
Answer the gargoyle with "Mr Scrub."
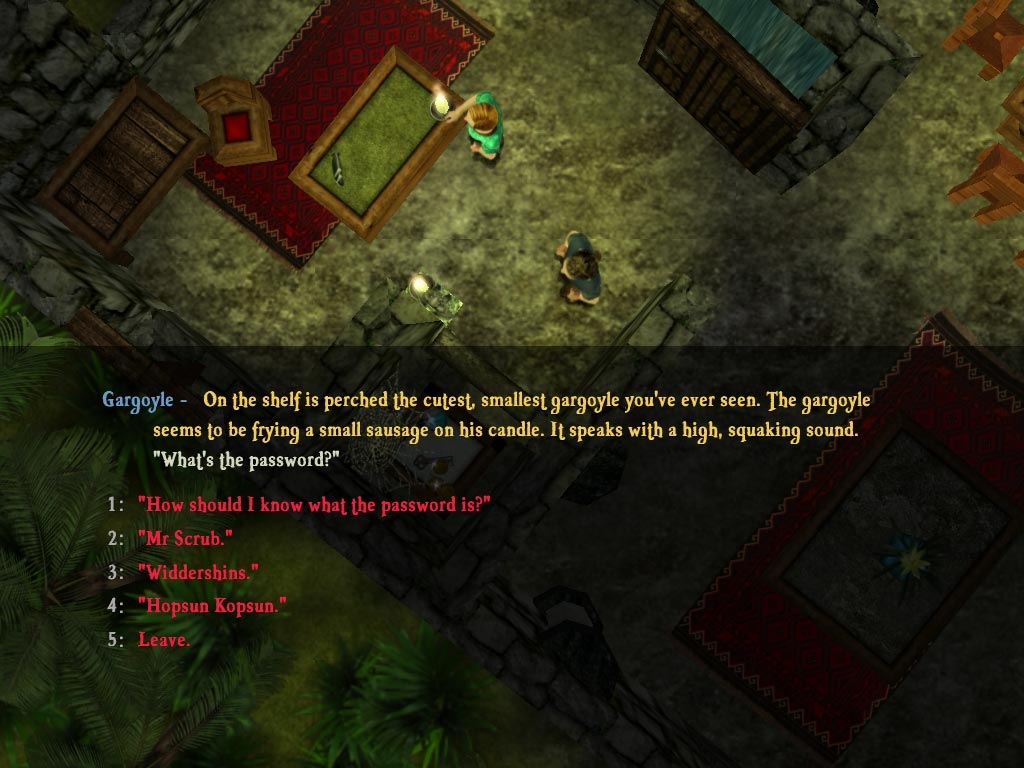point(185,539)
